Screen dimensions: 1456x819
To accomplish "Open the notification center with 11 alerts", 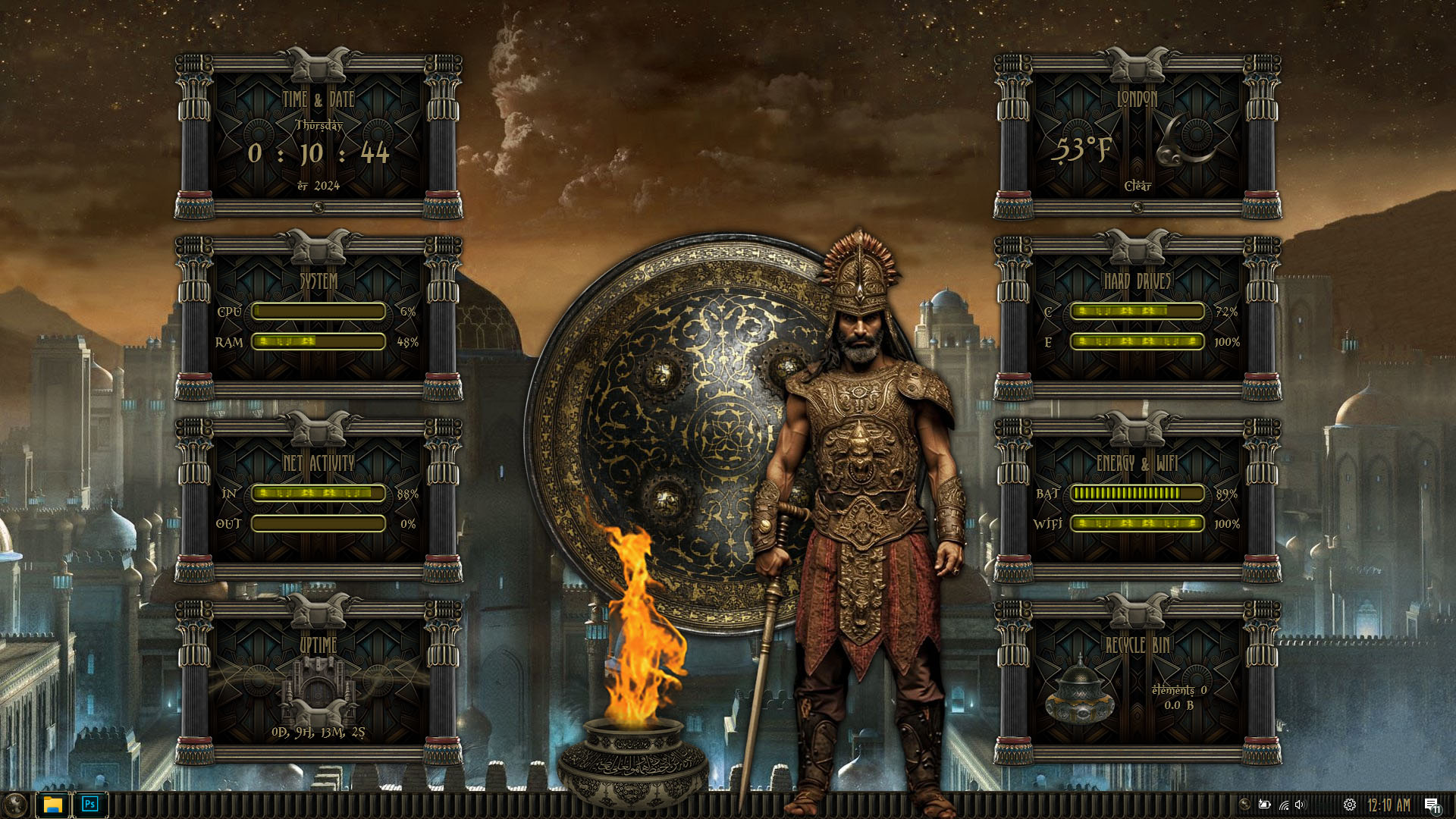I will pos(1432,805).
